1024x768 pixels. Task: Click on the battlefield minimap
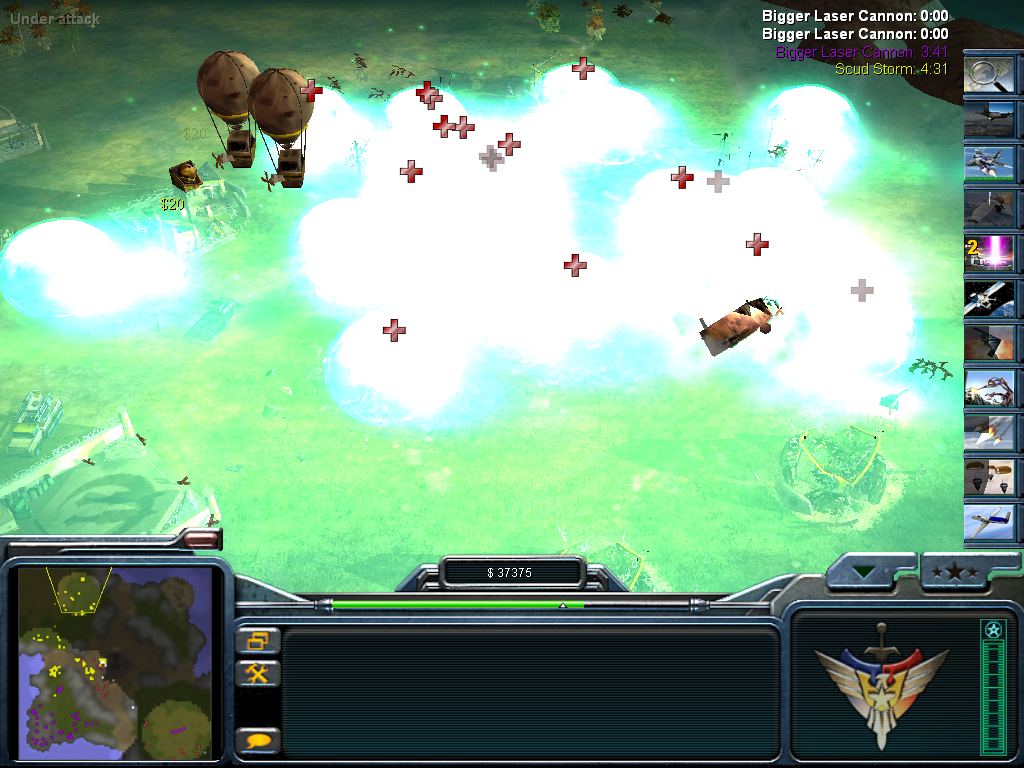click(x=116, y=663)
